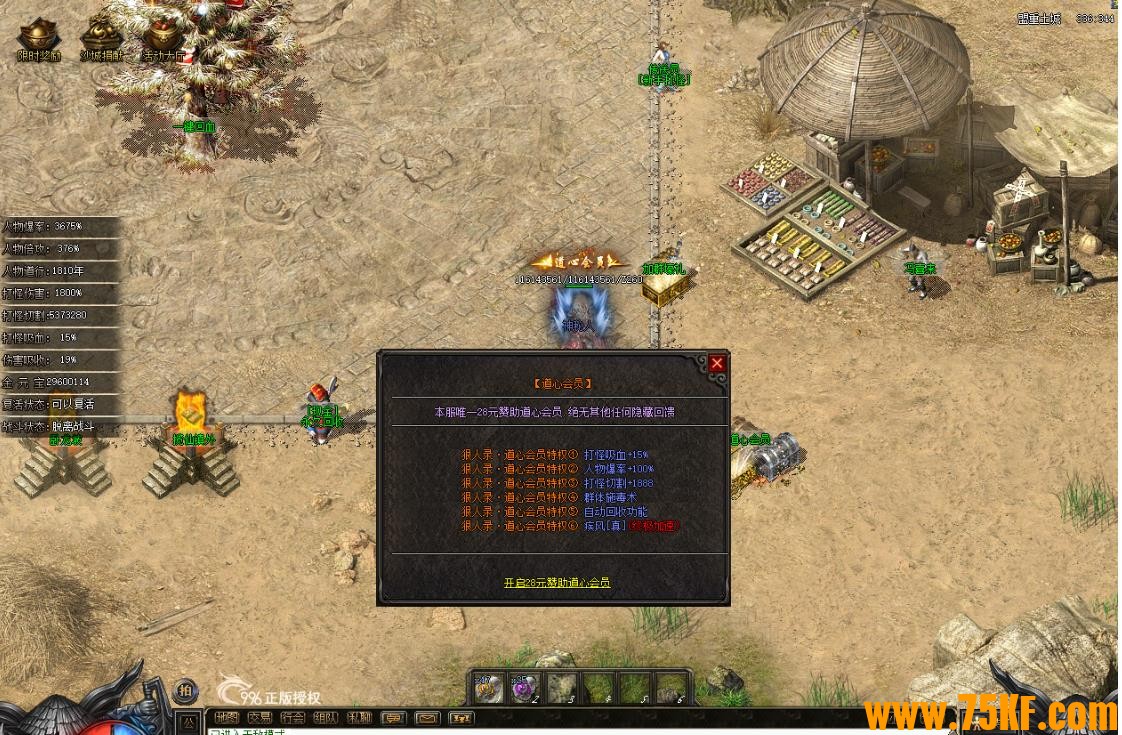Open the 沙城捐献 donation icon

(x=101, y=40)
